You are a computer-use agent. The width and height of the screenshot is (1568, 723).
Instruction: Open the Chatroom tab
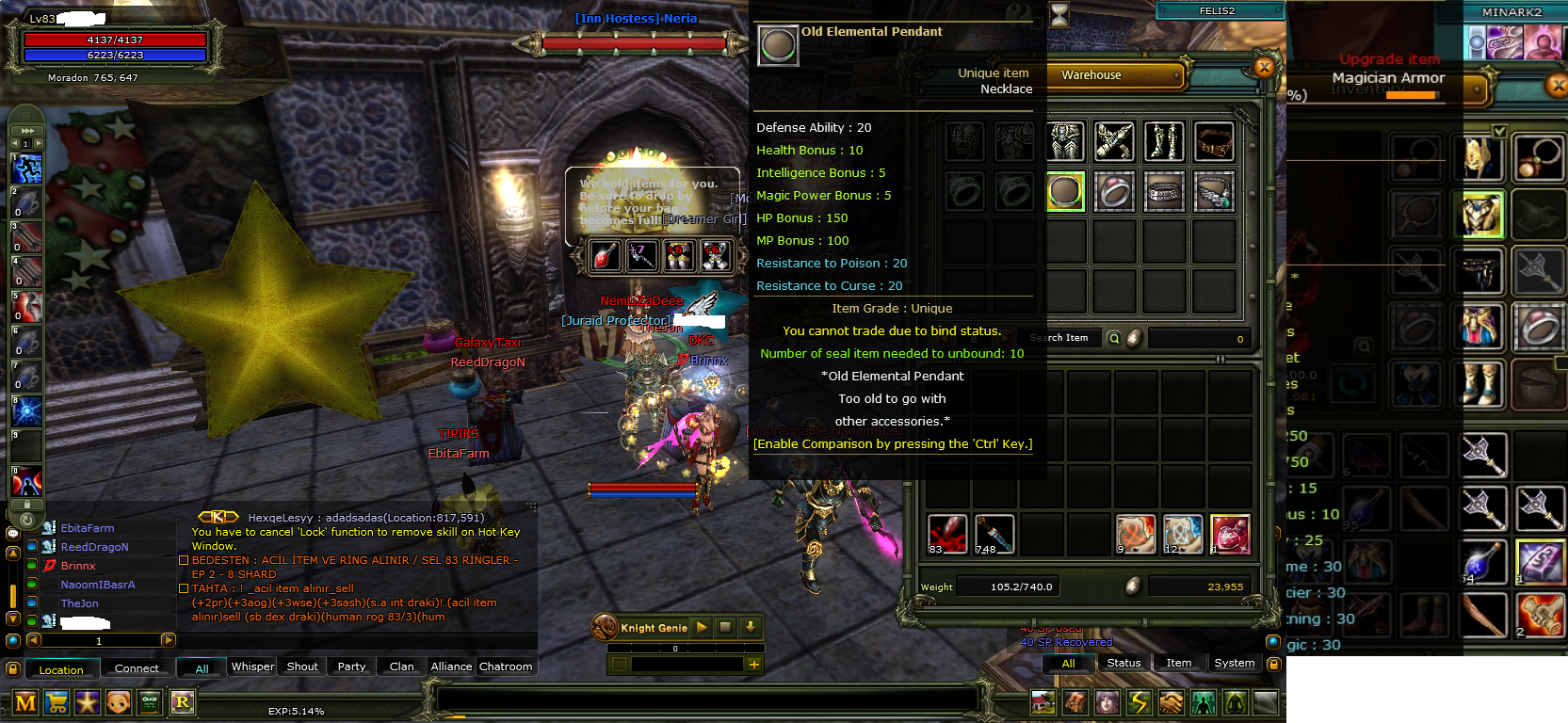[506, 667]
